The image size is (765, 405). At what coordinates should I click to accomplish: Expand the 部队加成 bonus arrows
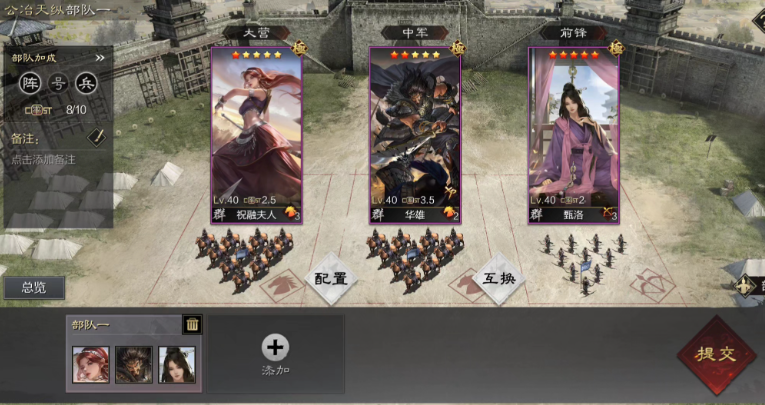tap(100, 58)
